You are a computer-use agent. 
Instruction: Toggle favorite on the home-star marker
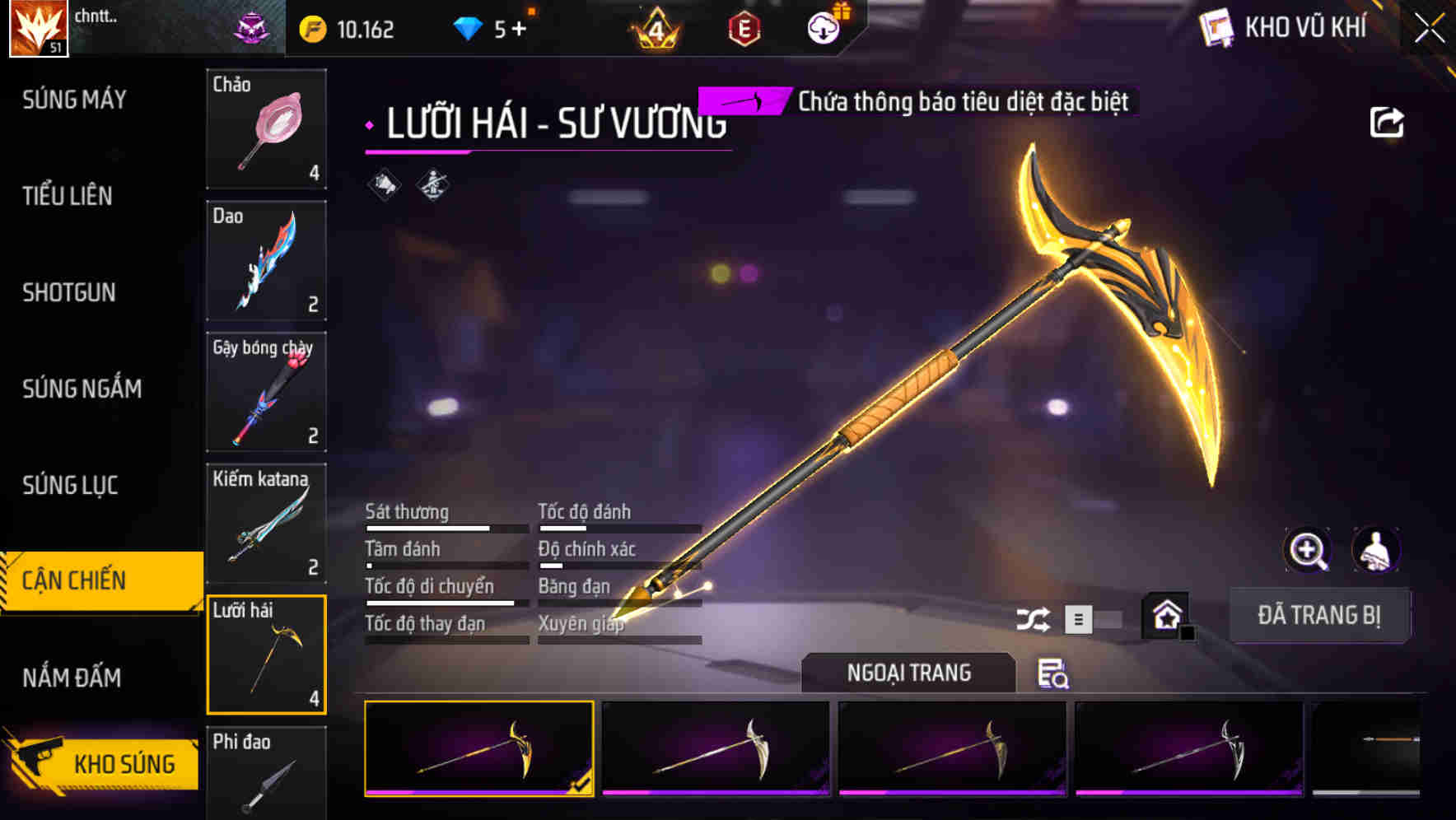pos(1165,614)
